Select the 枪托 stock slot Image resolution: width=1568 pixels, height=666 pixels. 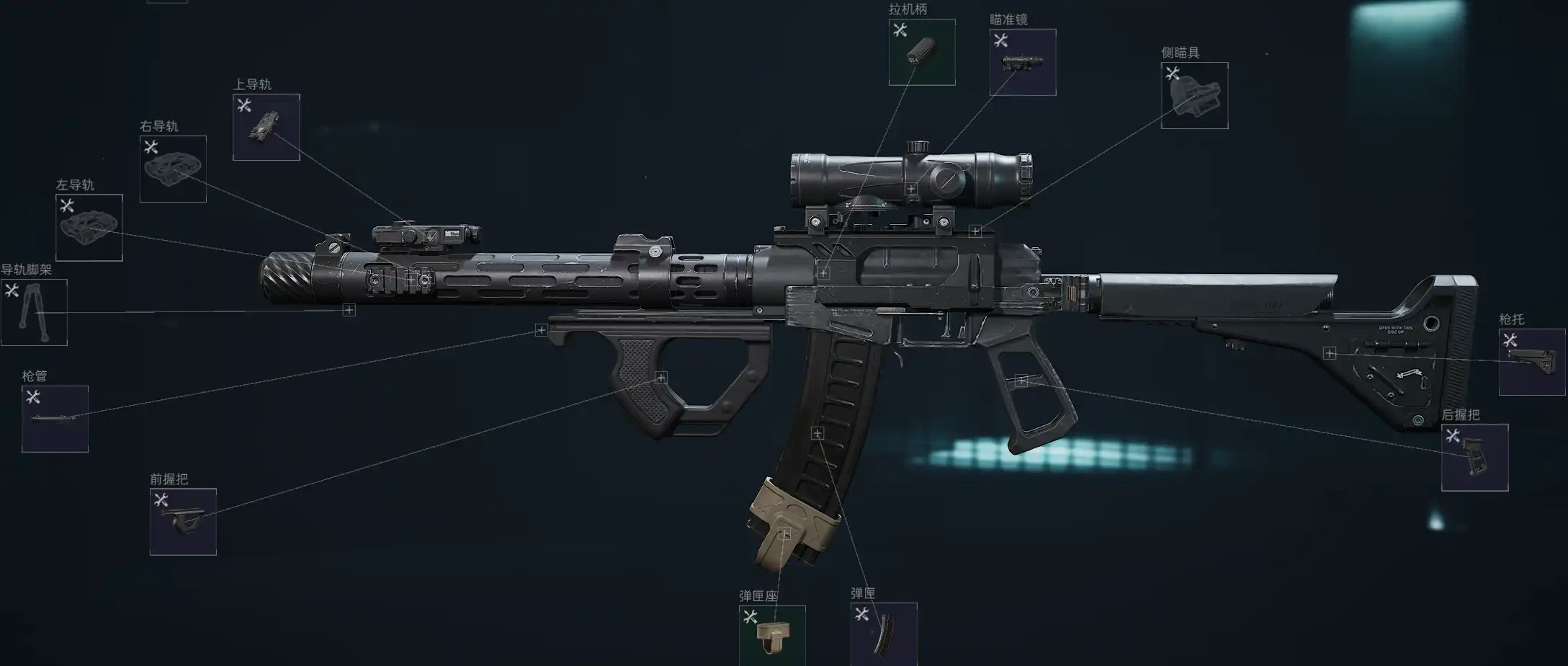click(1531, 362)
